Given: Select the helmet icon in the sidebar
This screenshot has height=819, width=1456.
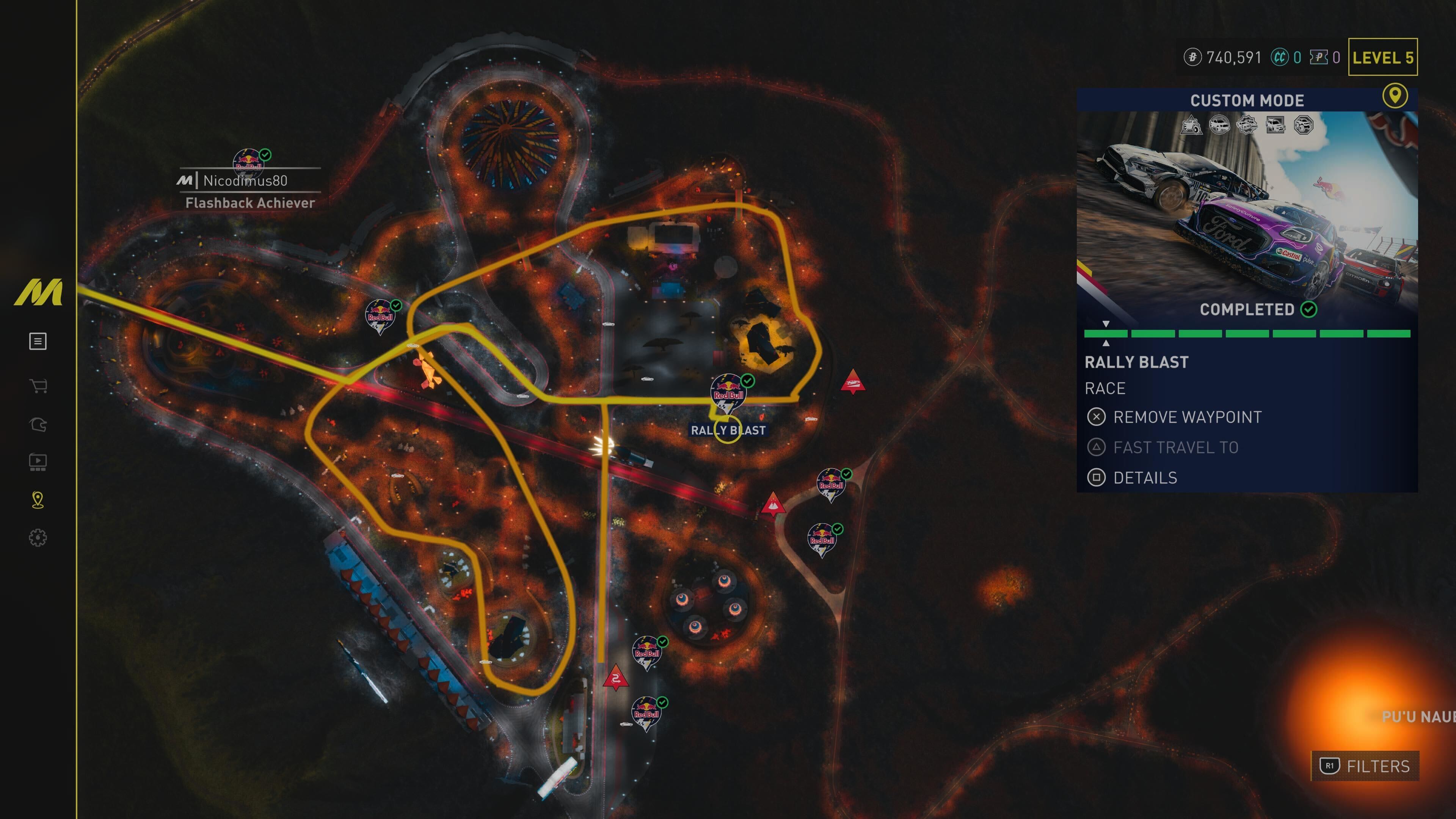Looking at the screenshot, I should [38, 425].
